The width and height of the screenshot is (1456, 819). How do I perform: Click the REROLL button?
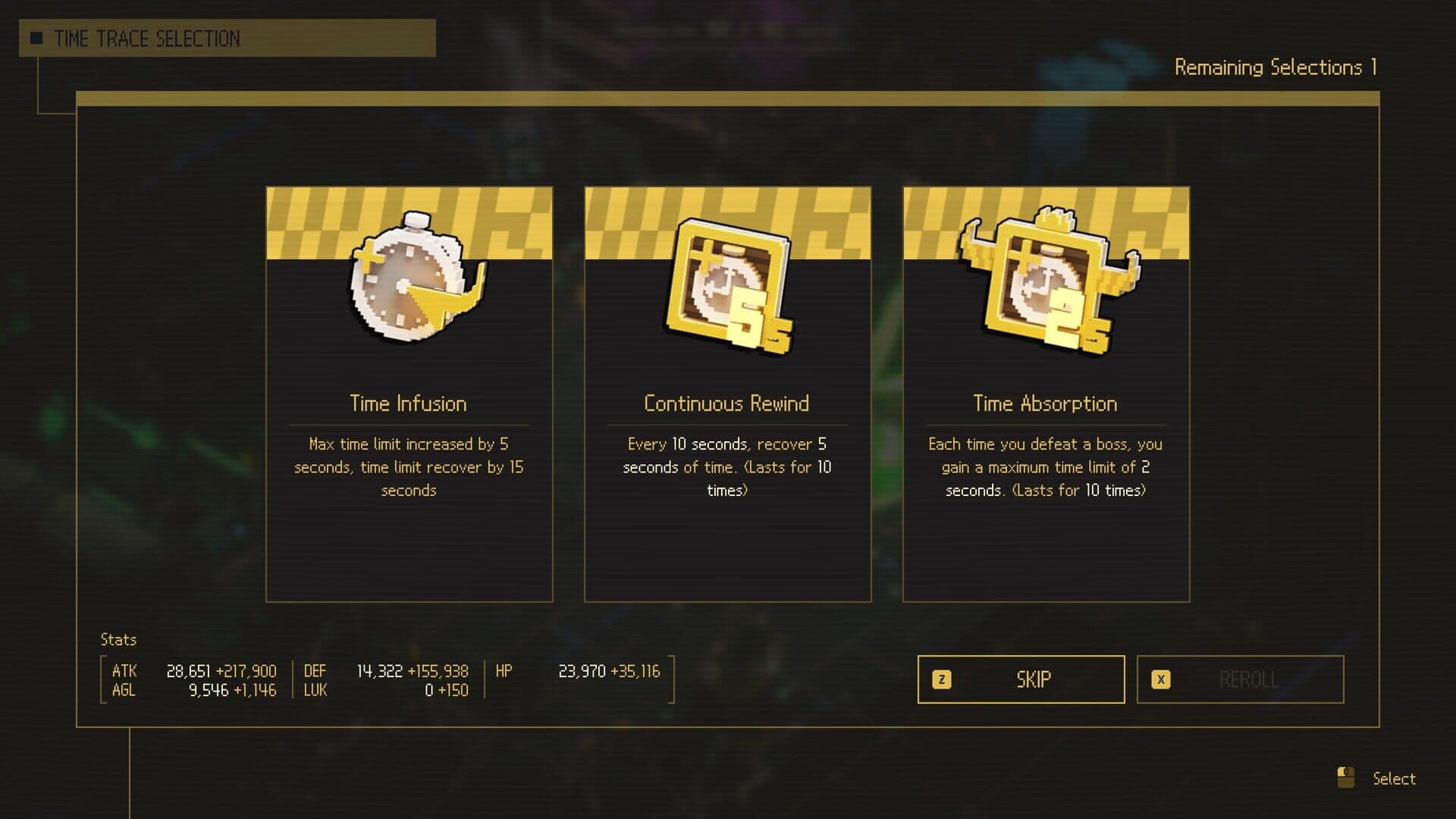click(1239, 679)
